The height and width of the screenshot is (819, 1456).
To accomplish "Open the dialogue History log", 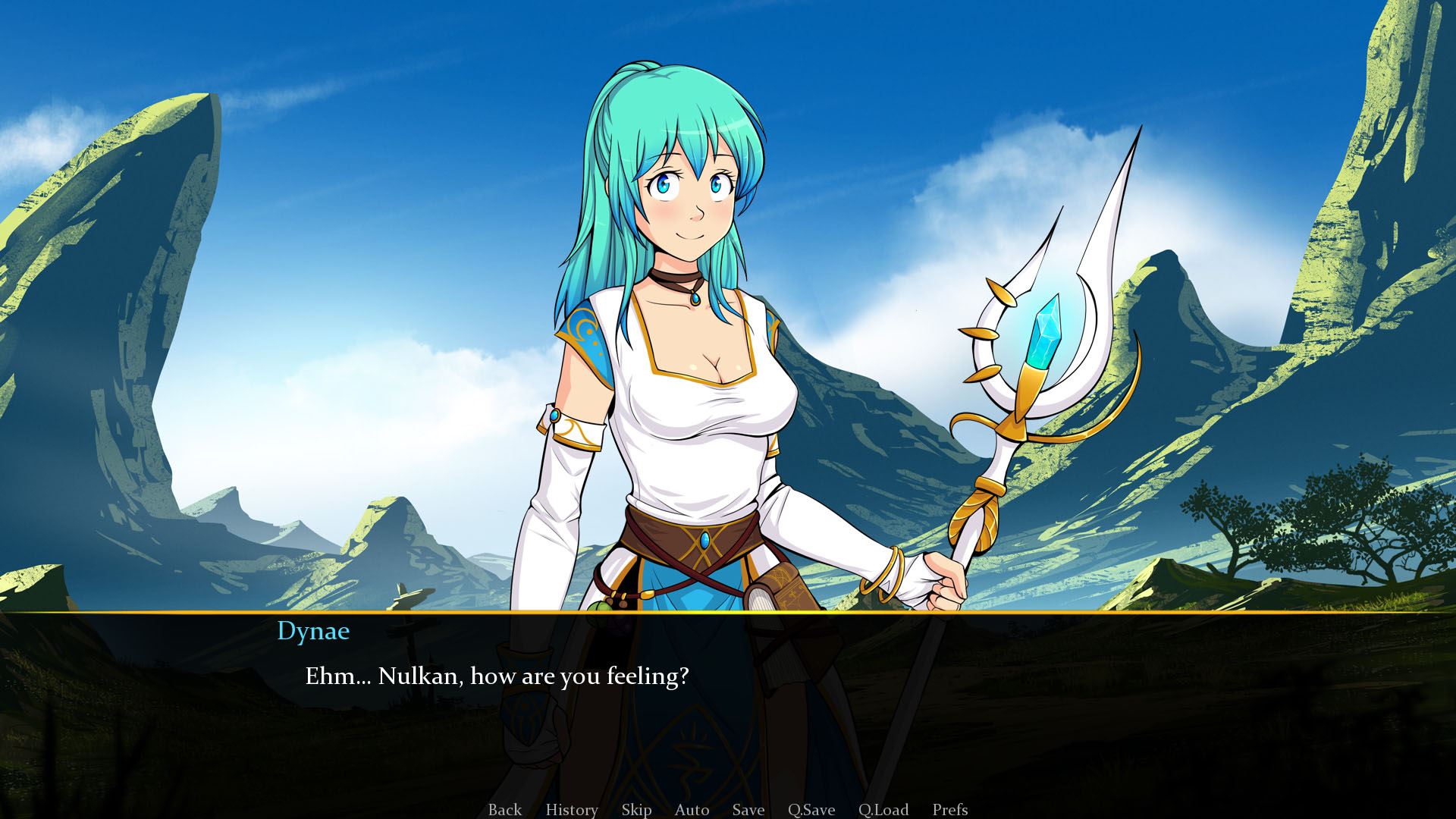I will click(571, 809).
